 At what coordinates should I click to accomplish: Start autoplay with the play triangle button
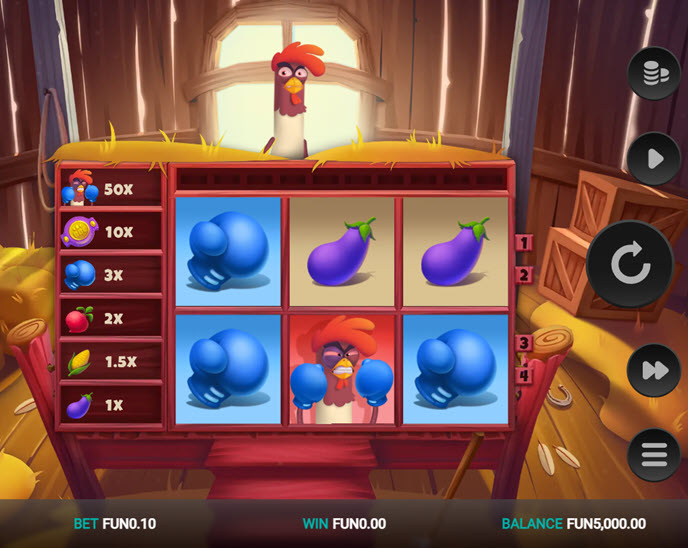(653, 158)
